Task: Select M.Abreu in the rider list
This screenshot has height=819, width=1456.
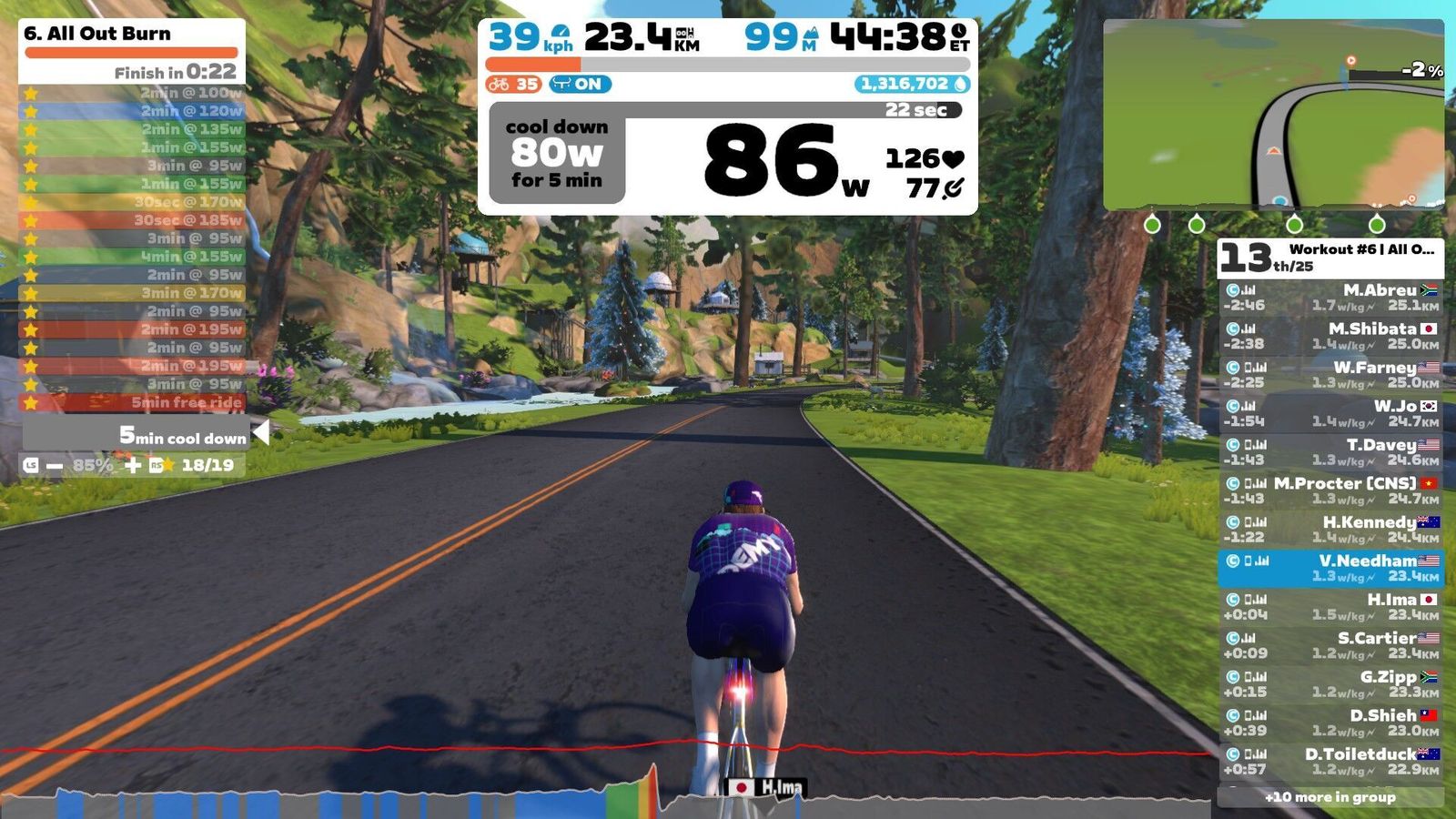Action: pyautogui.click(x=1330, y=298)
